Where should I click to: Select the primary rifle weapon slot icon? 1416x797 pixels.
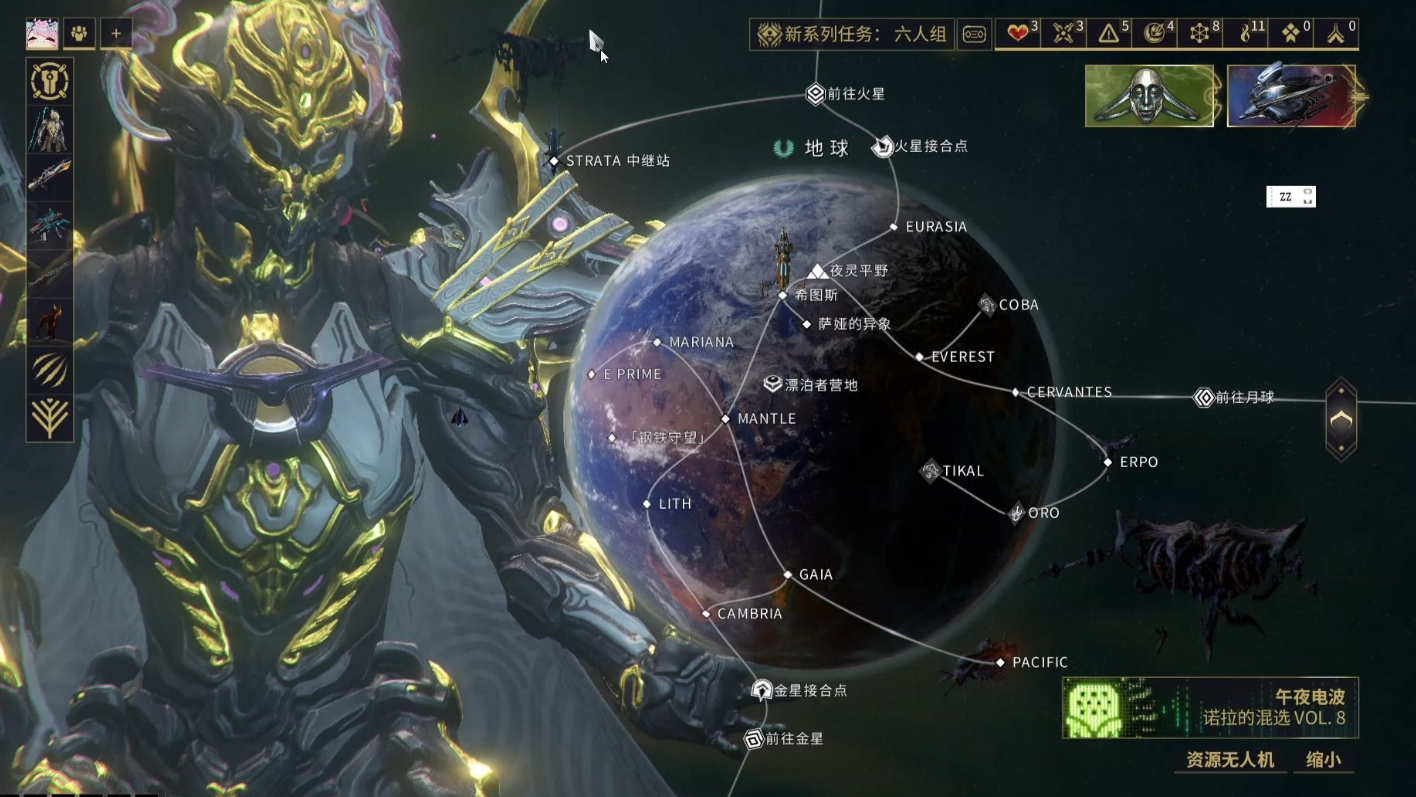point(48,178)
